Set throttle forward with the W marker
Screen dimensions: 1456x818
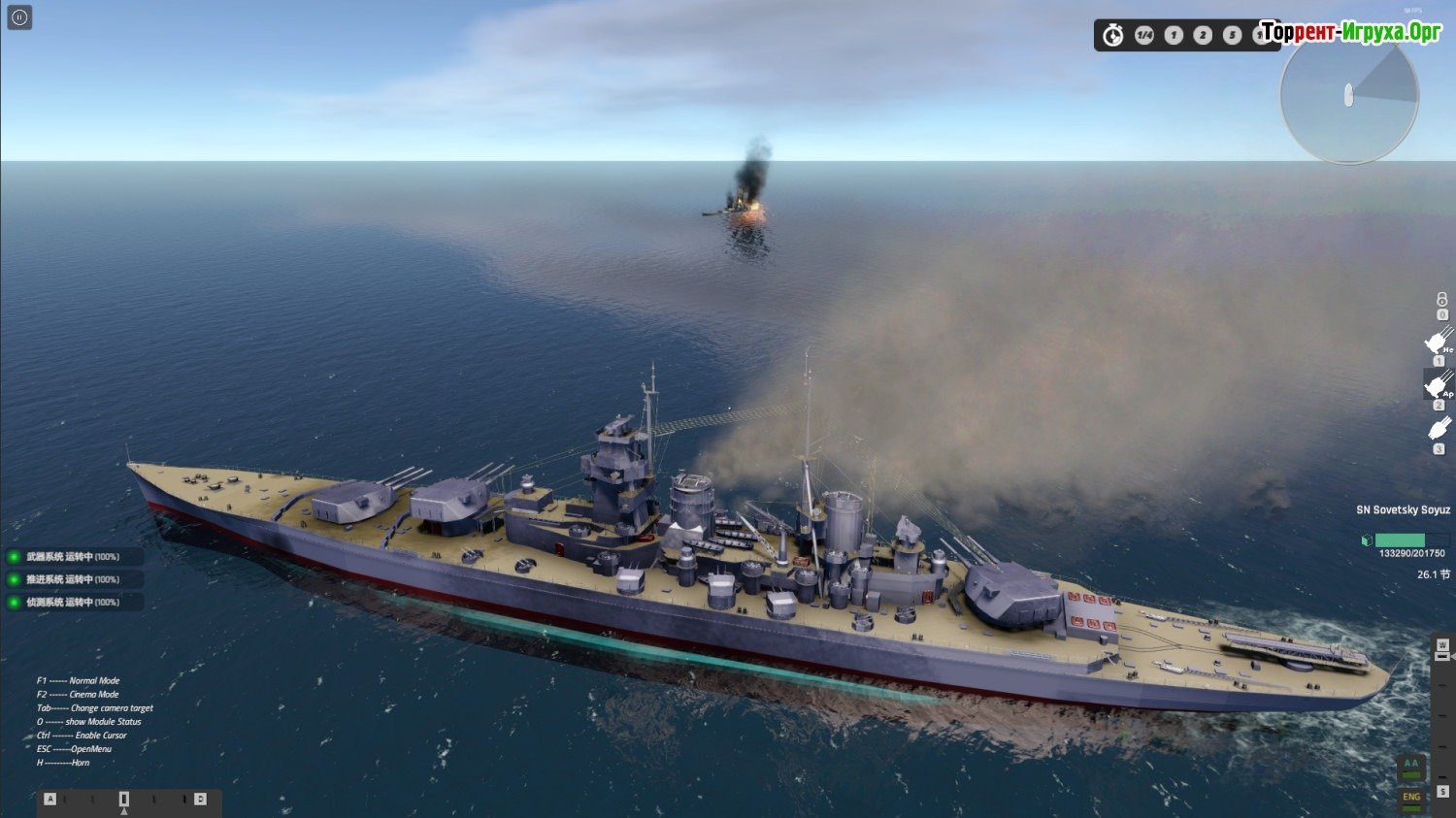click(1442, 646)
